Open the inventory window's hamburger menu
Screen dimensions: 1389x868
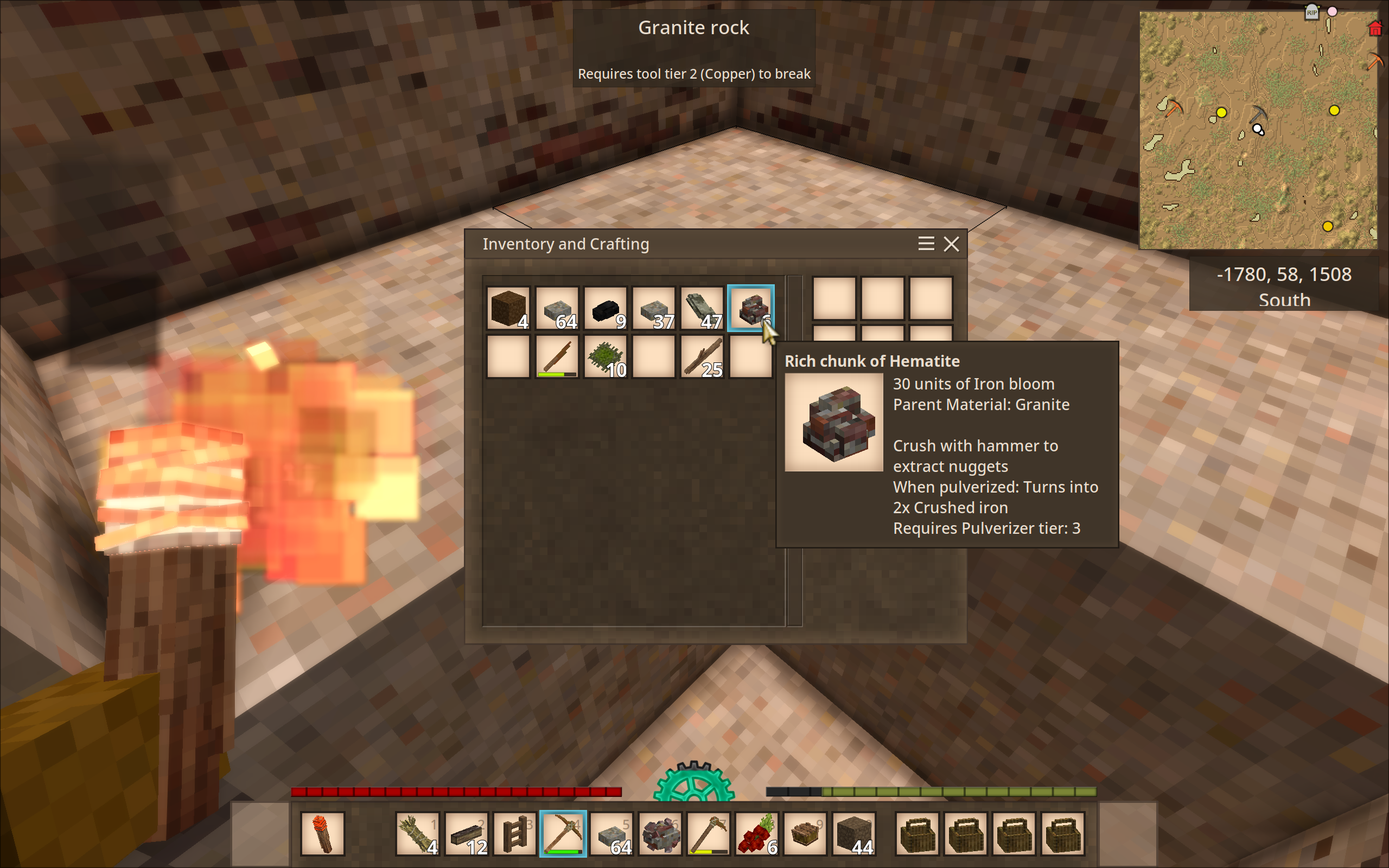(926, 245)
